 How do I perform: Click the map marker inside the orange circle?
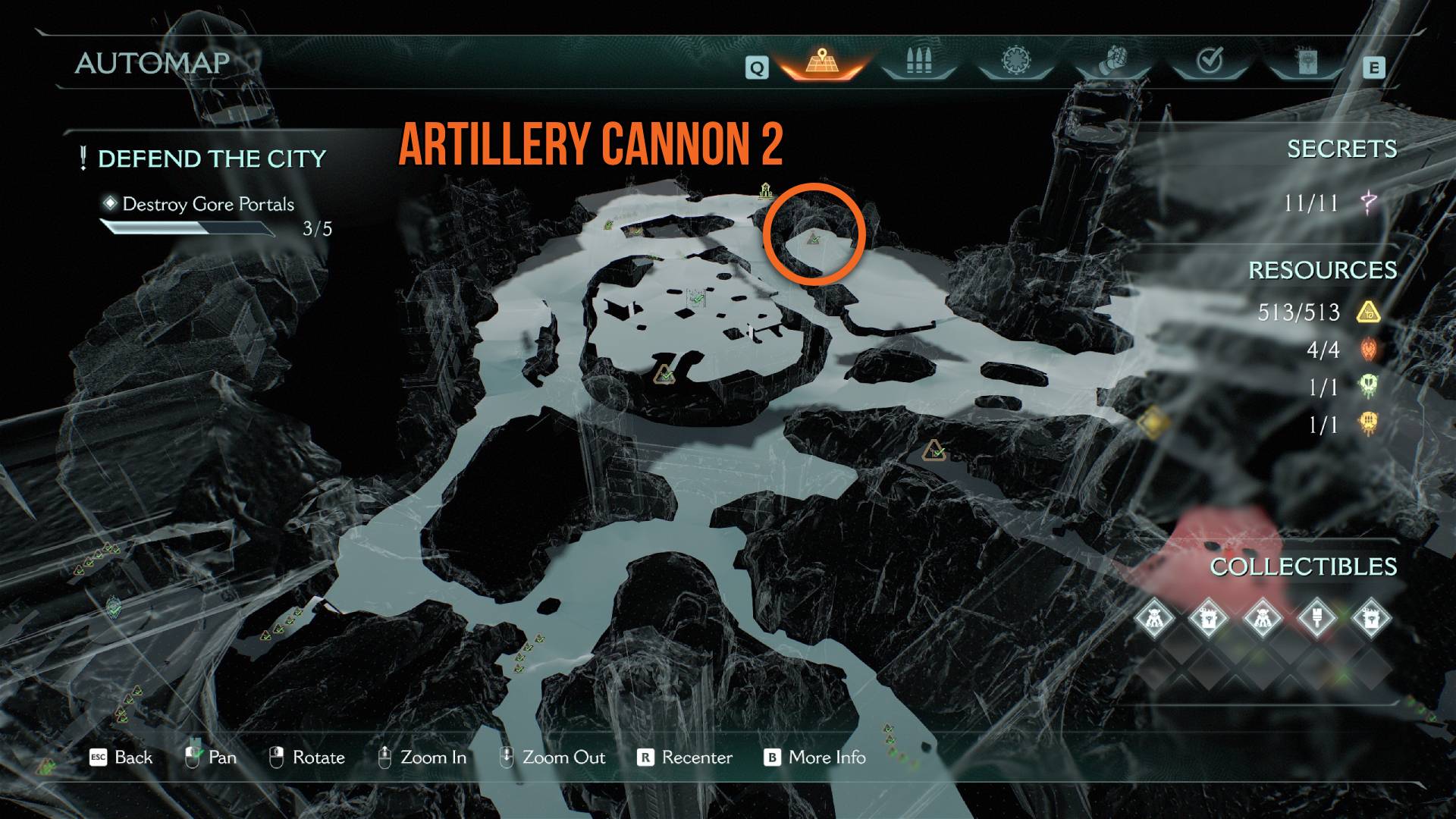point(814,240)
